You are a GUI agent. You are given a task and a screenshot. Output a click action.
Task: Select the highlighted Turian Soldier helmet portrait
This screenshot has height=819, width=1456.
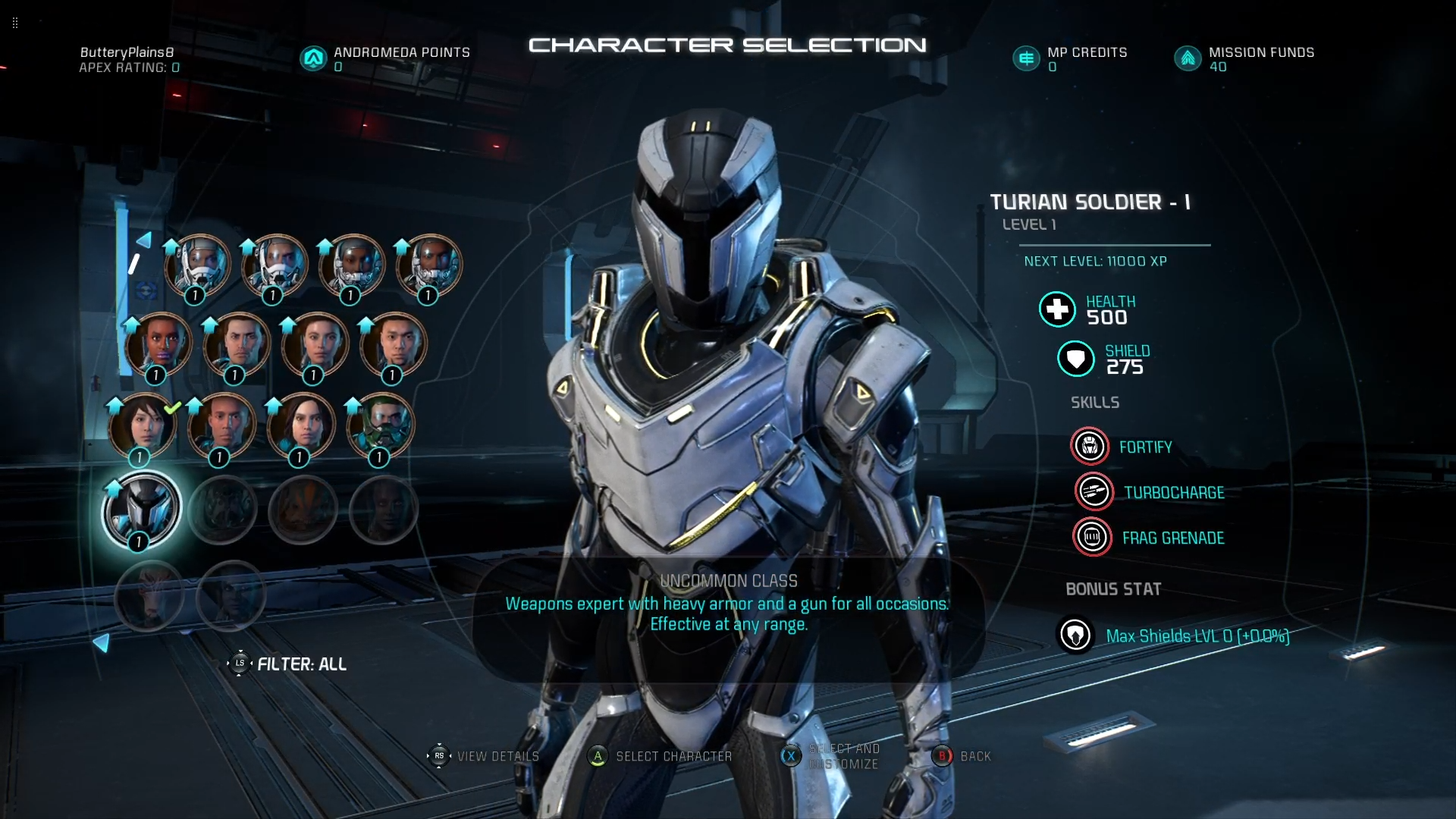[142, 509]
